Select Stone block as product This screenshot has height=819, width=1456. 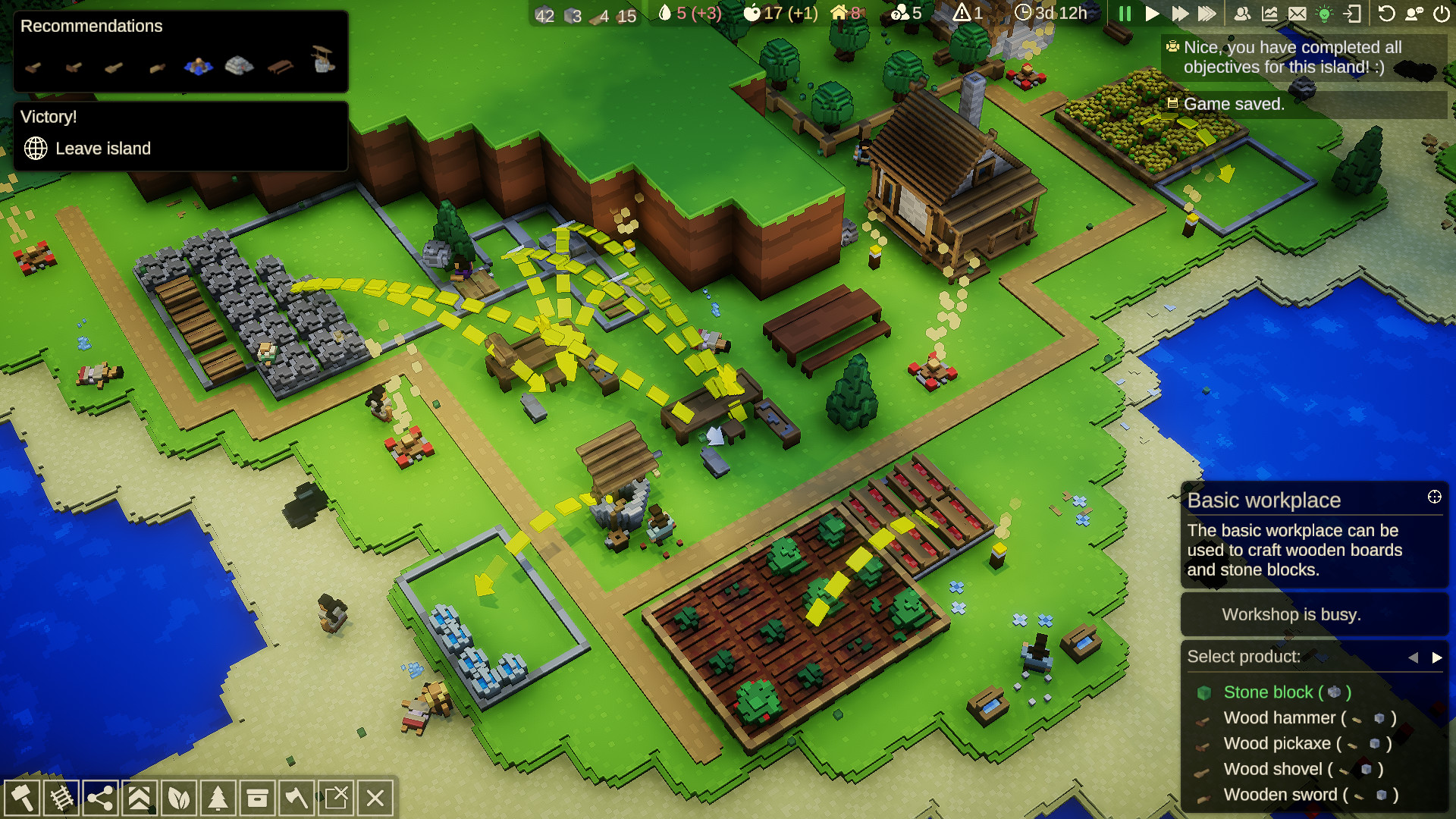pos(1268,692)
